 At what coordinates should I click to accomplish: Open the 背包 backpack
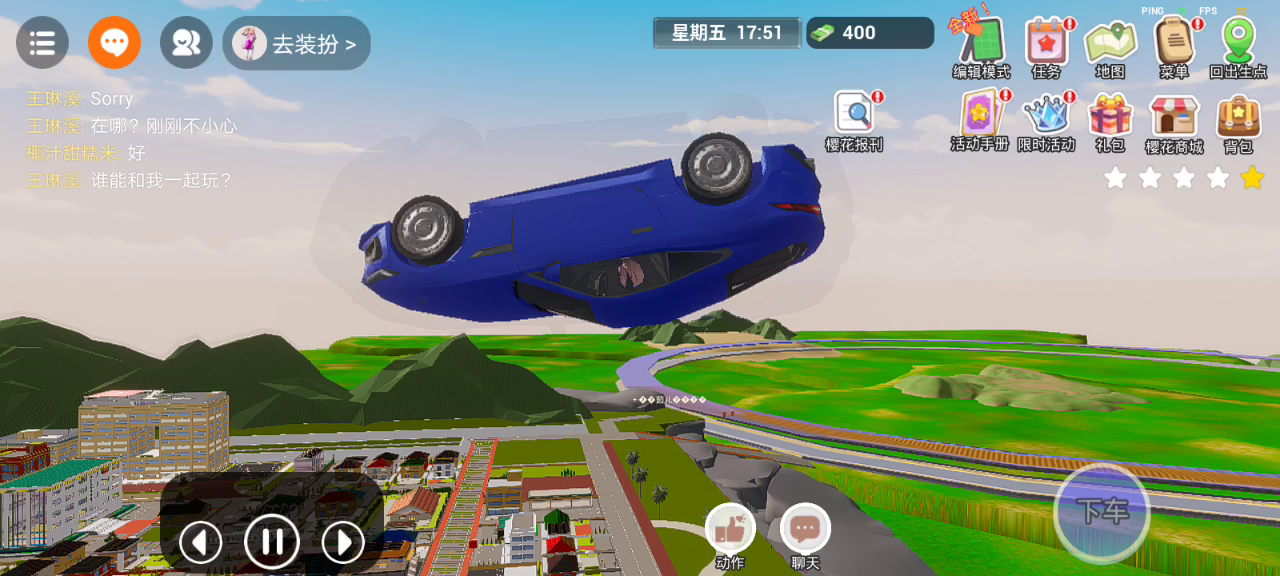tap(1238, 116)
